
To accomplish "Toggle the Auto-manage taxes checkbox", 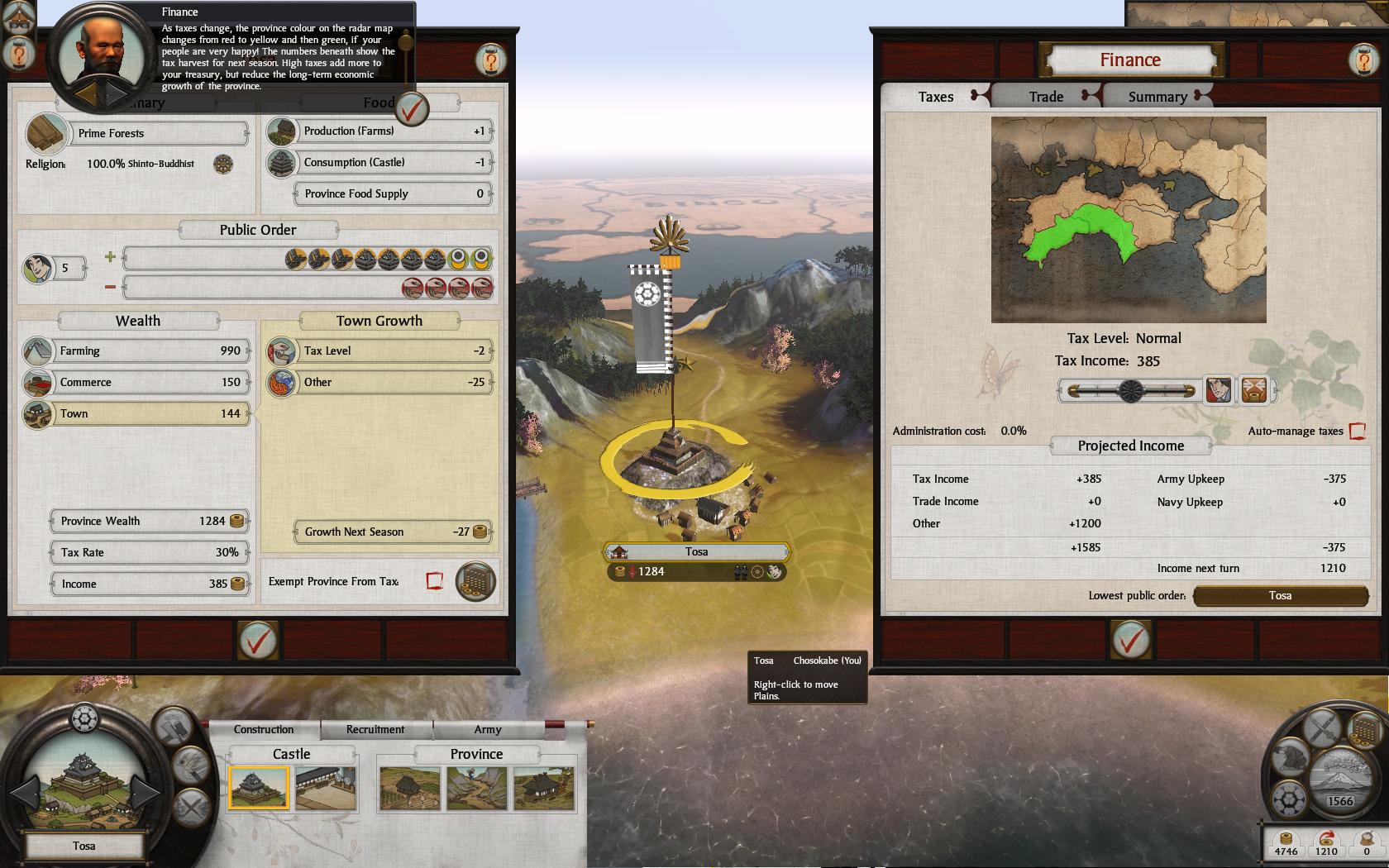I will click(x=1357, y=431).
